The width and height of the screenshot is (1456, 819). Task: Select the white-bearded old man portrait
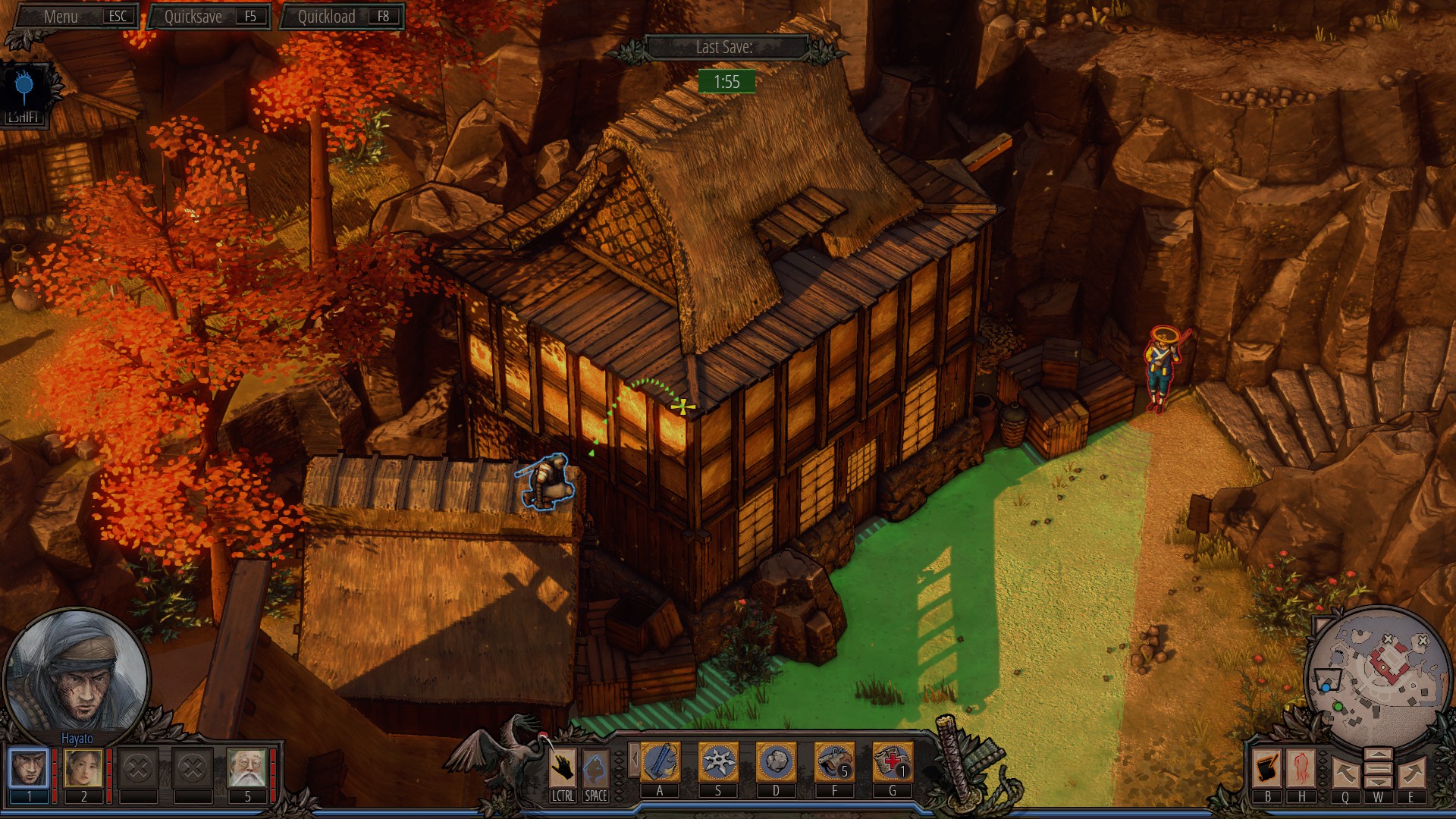[x=247, y=767]
